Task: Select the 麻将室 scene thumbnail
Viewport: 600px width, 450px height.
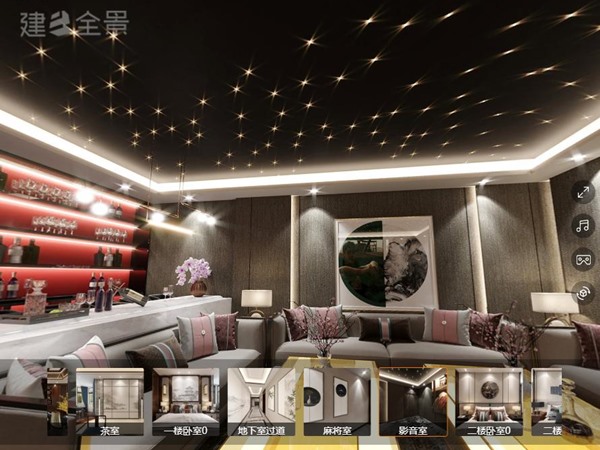Action: [337, 402]
